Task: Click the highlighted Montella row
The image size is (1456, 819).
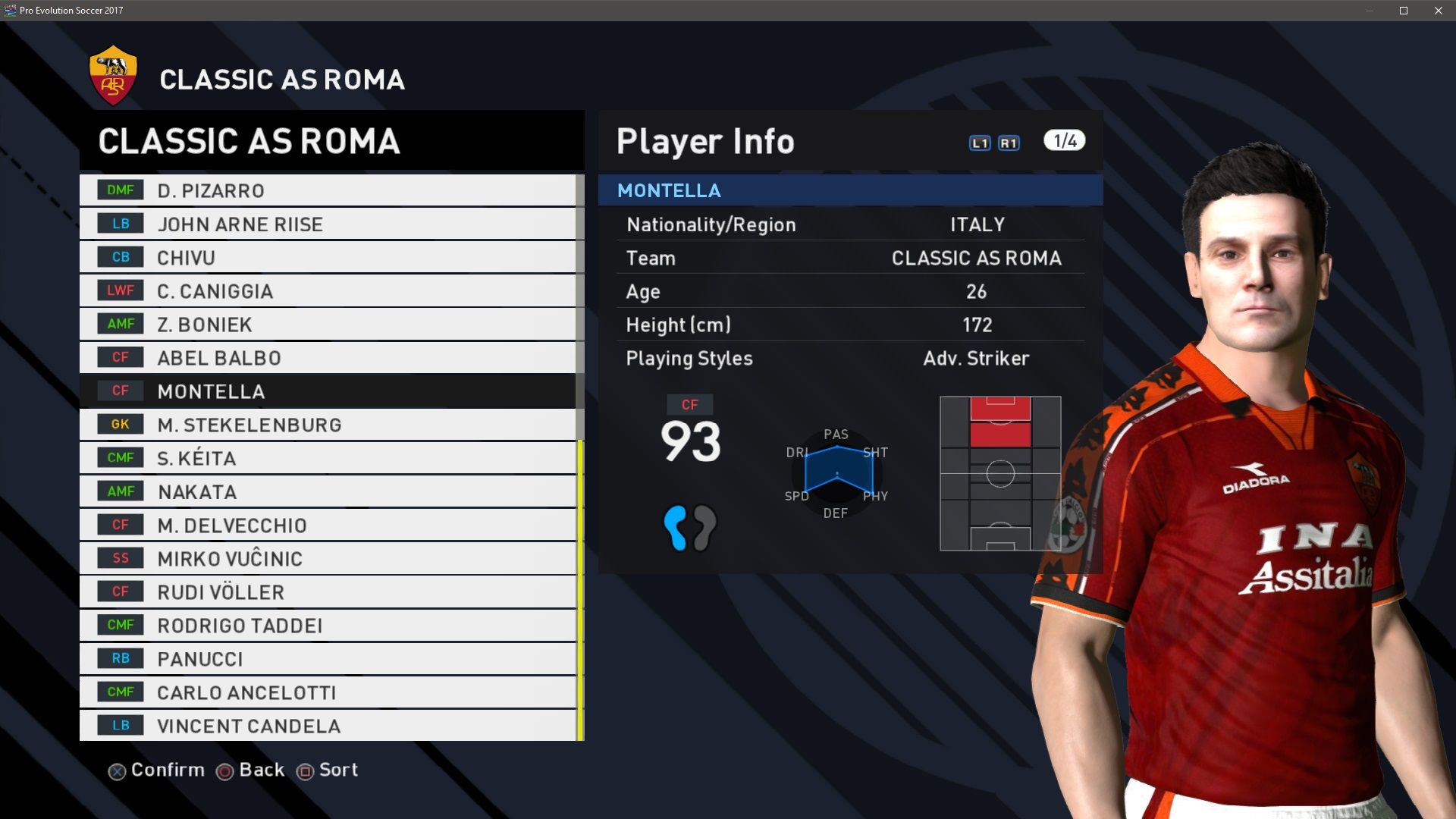Action: (328, 391)
